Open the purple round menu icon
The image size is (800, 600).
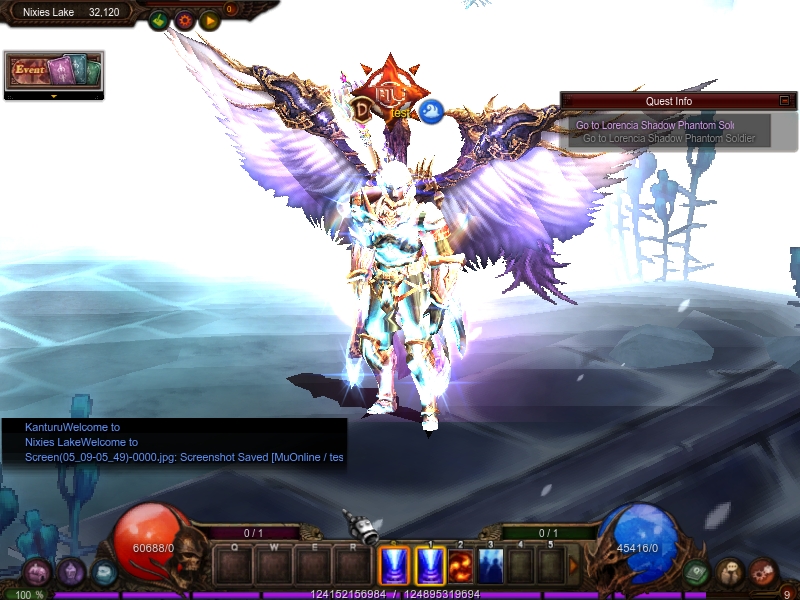[x=70, y=572]
